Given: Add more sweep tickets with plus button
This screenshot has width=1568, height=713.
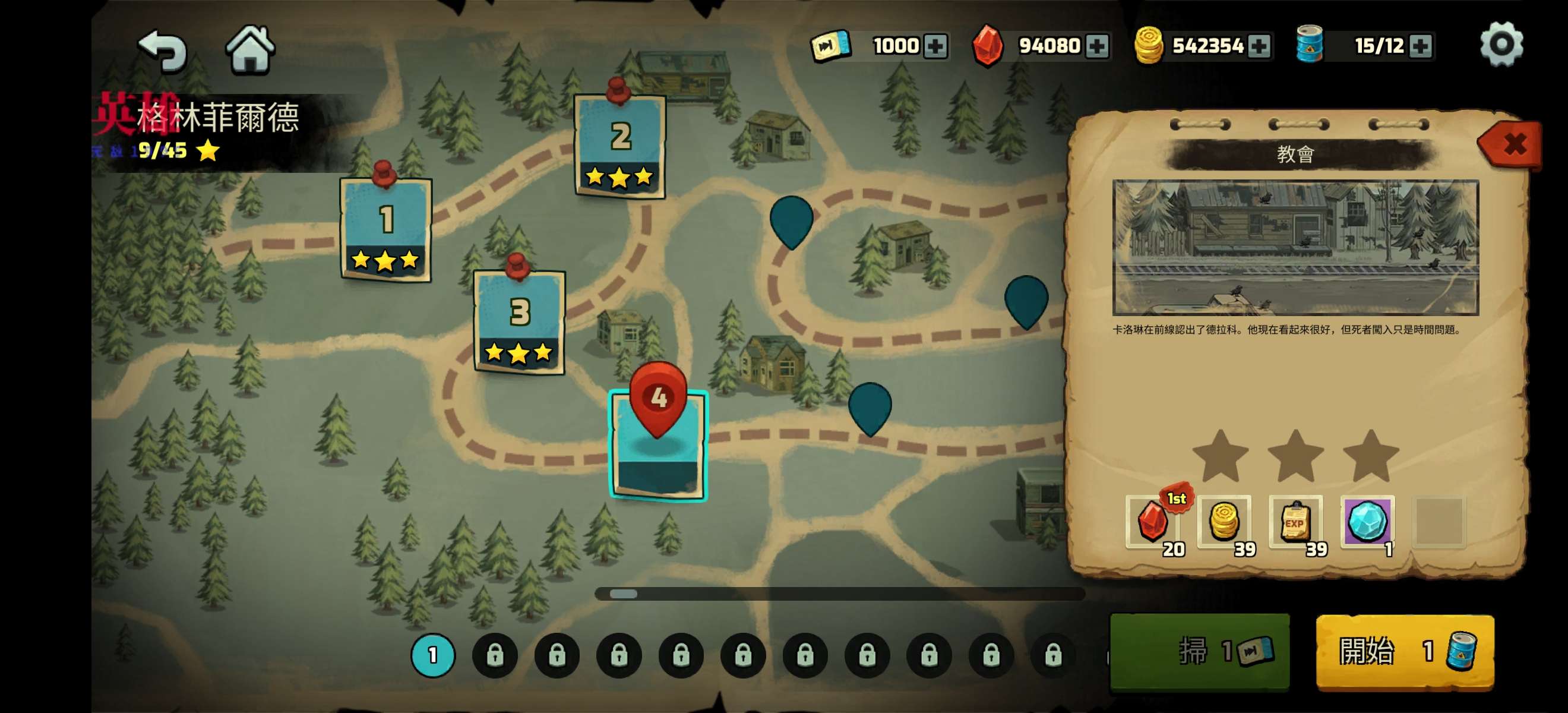Looking at the screenshot, I should [935, 46].
